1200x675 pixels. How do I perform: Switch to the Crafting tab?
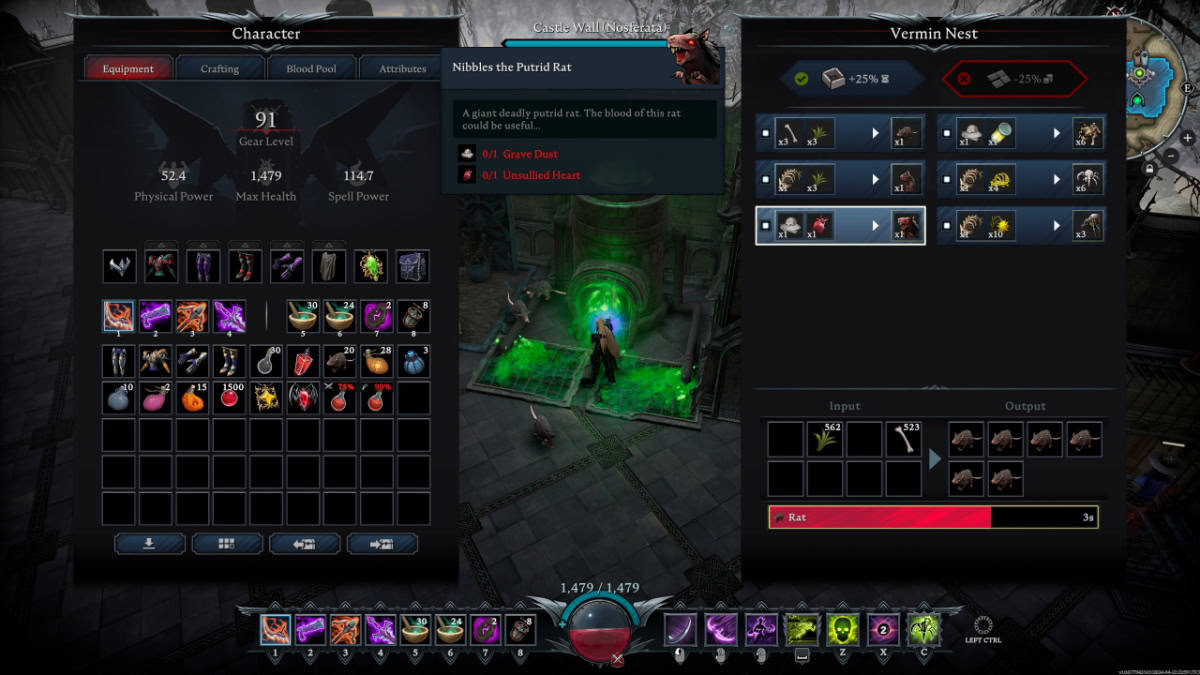click(x=220, y=69)
